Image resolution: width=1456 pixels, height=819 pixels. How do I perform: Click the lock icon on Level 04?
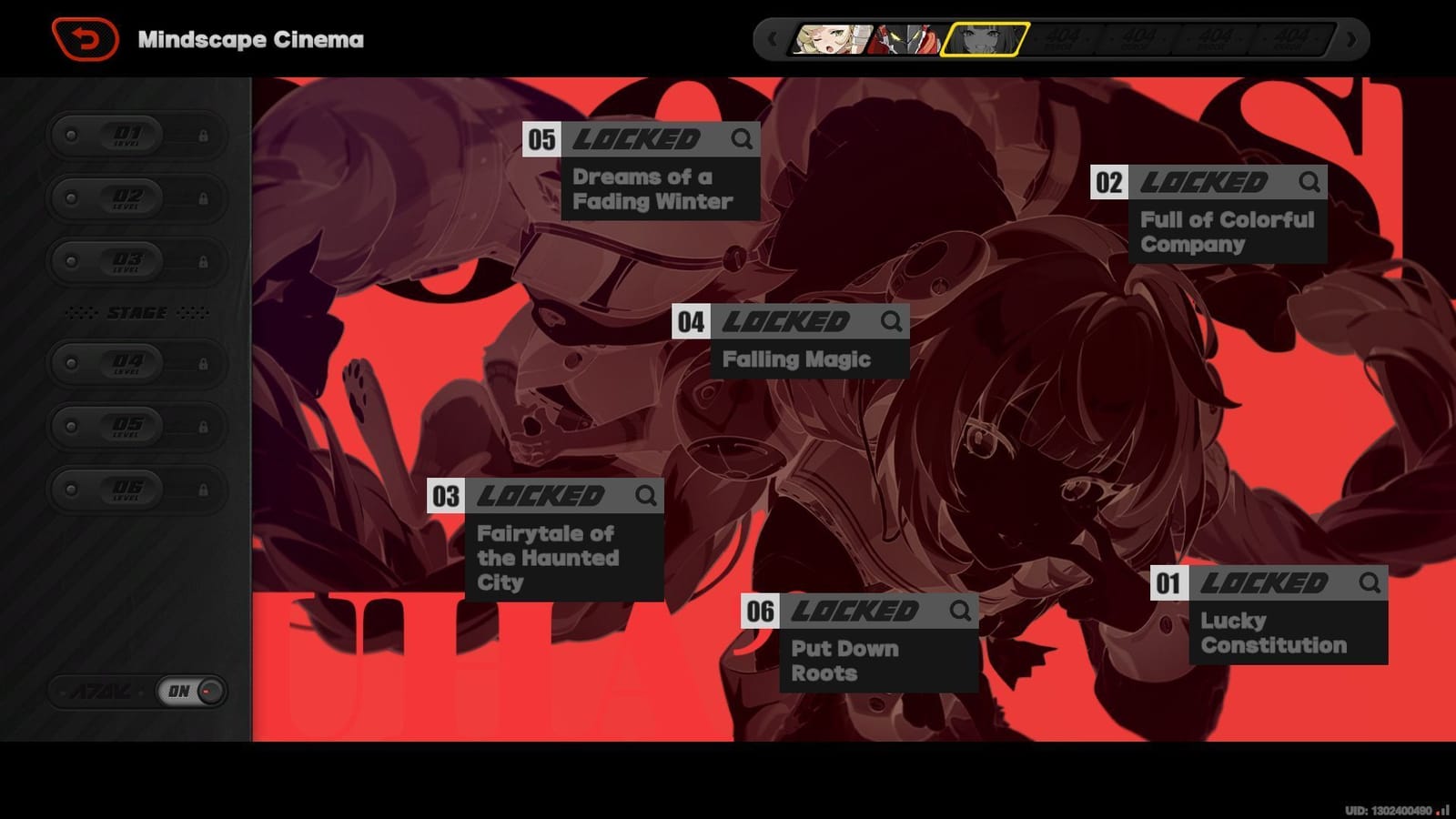click(x=202, y=363)
